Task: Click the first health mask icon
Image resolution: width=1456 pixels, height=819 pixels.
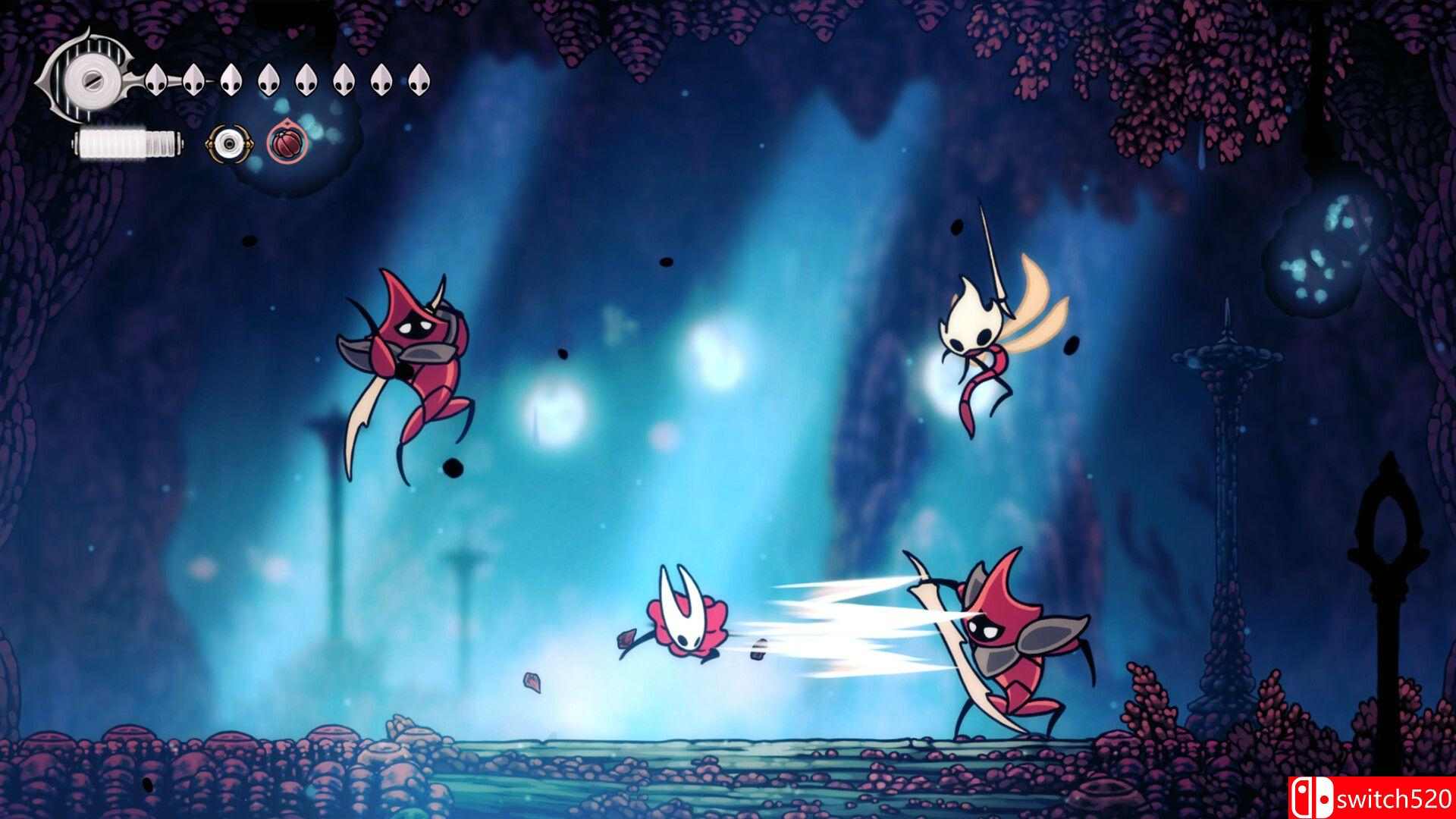Action: coord(155,80)
